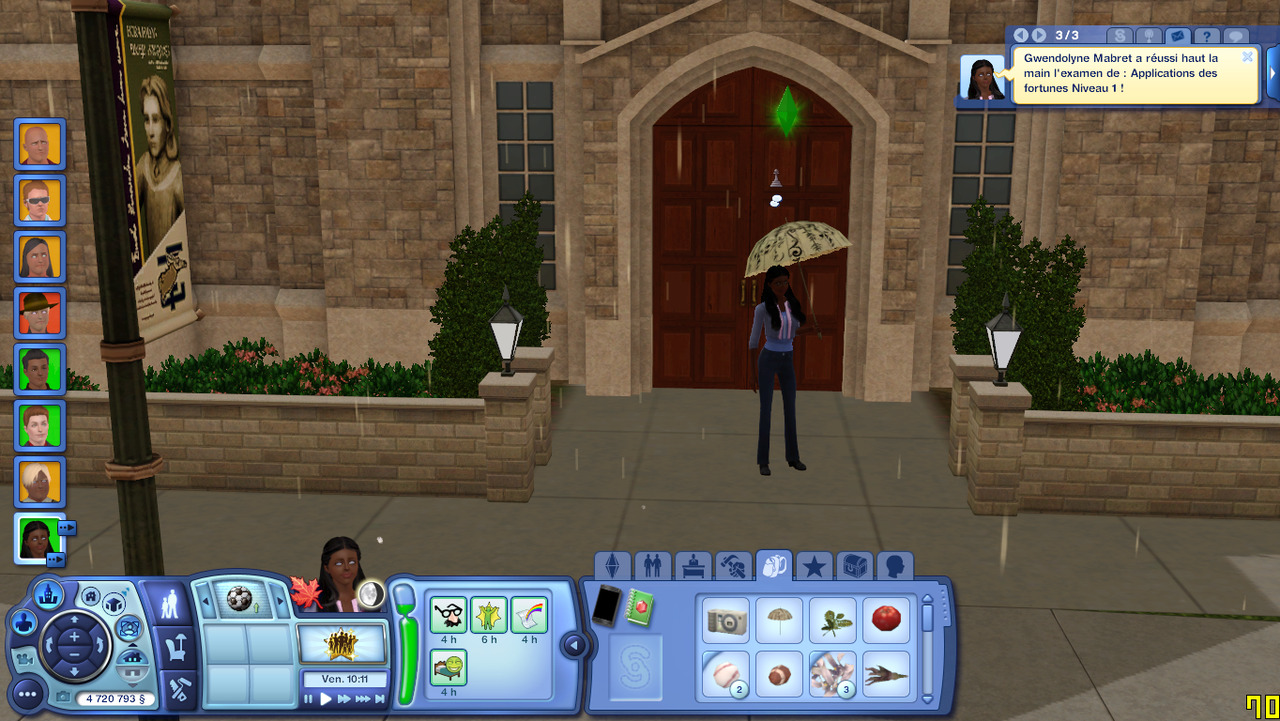1280x721 pixels.
Task: Open the treasure chest tab
Action: (x=854, y=567)
